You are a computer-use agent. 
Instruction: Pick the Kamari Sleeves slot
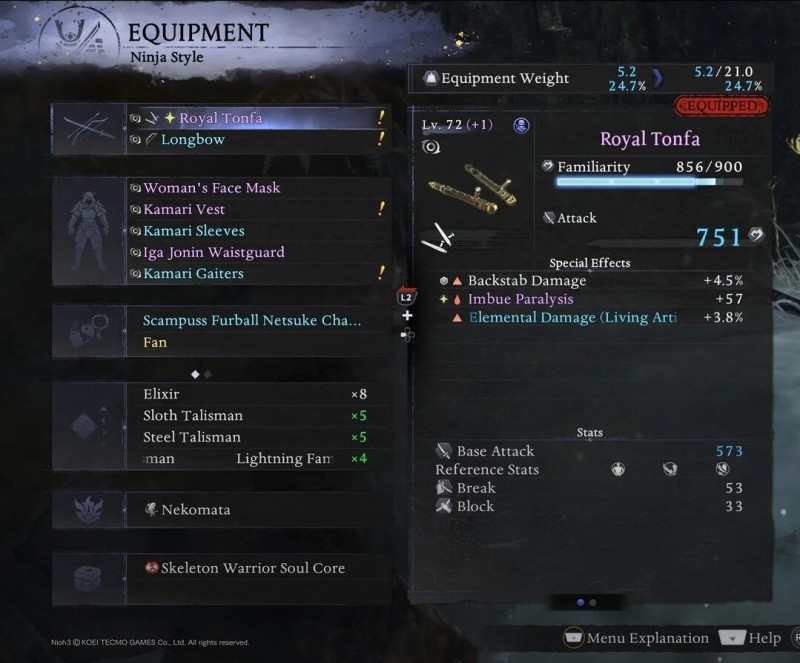click(193, 231)
